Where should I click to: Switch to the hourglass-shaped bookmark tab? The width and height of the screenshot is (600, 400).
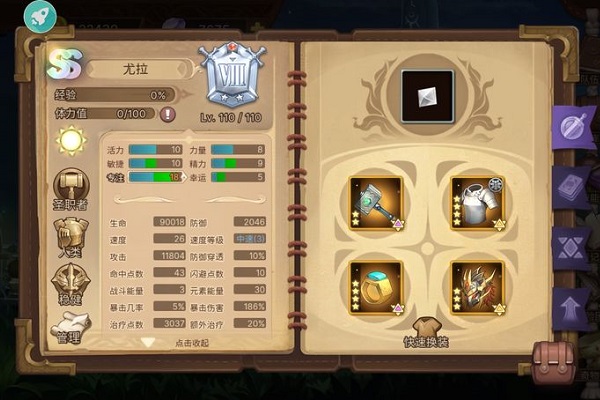(572, 247)
